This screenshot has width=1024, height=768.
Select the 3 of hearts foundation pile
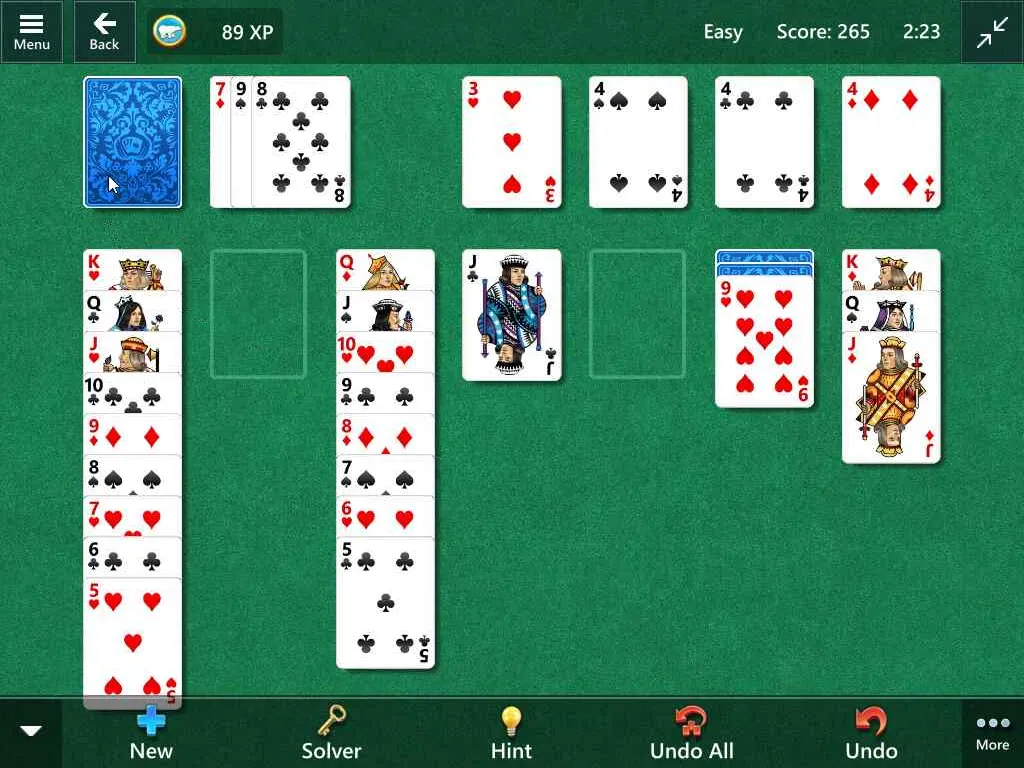(x=512, y=142)
